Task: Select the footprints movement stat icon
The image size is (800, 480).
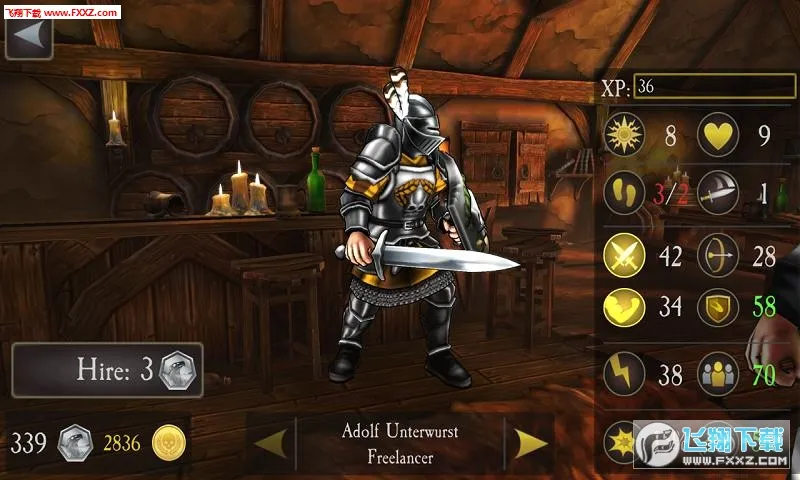Action: click(624, 193)
